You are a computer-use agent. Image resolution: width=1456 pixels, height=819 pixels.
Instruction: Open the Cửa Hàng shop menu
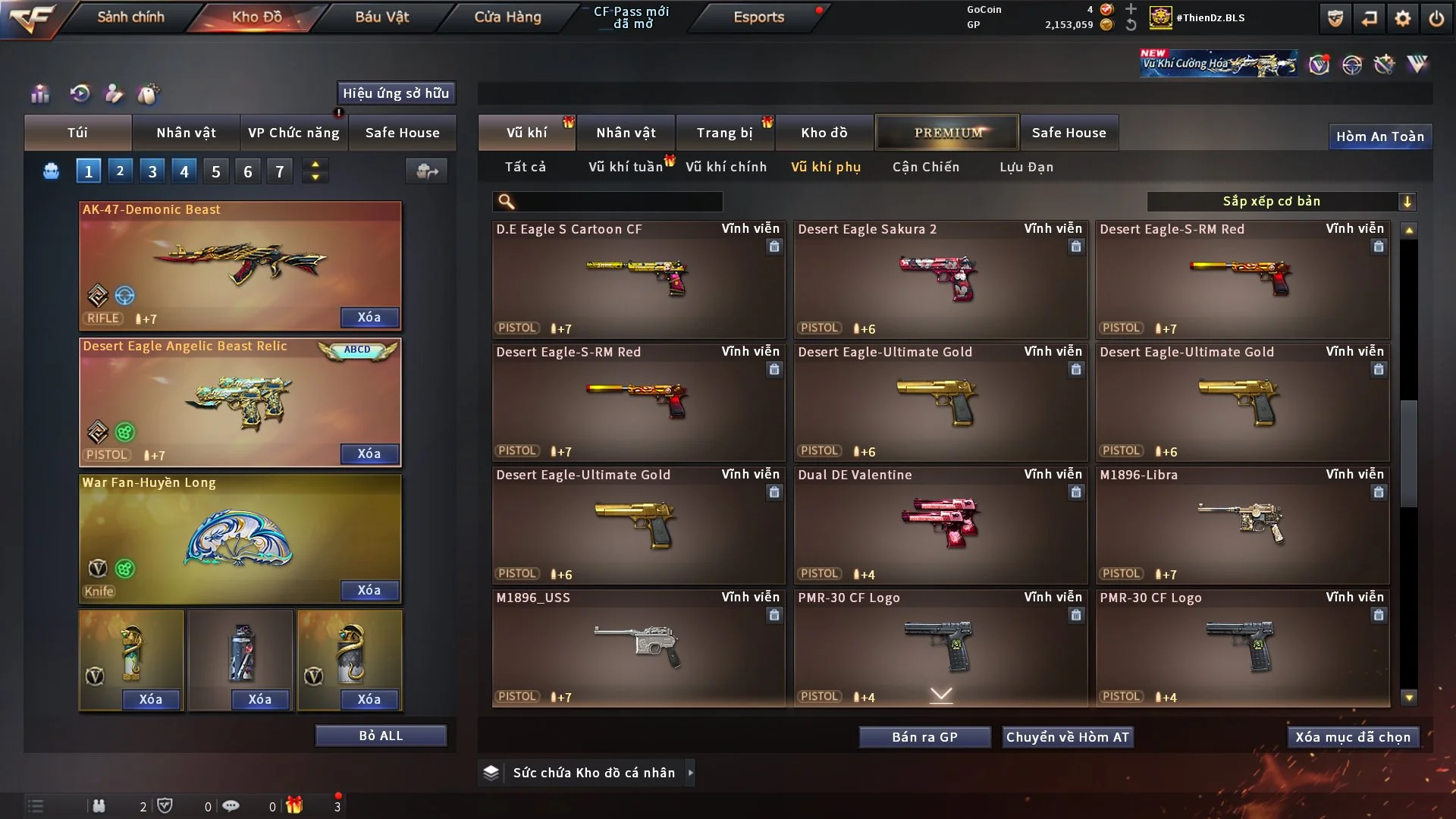click(507, 17)
